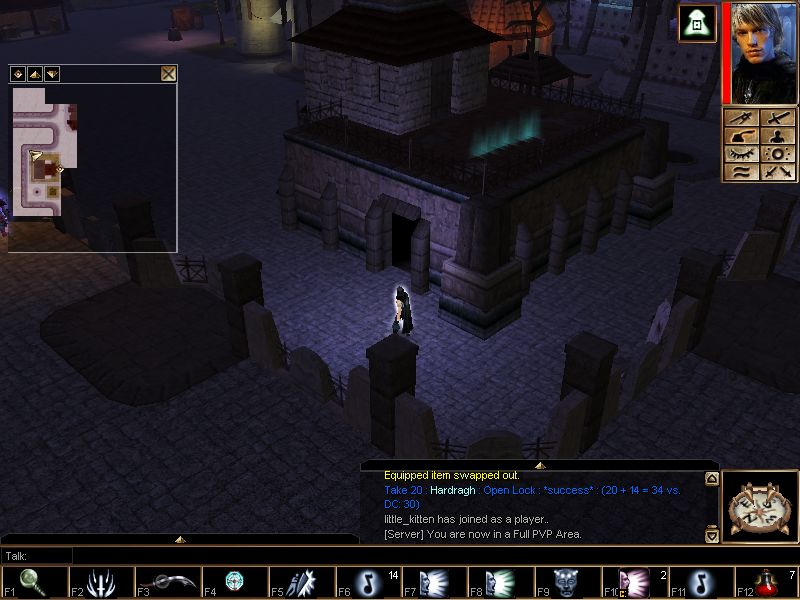Image resolution: width=800 pixels, height=600 pixels.
Task: Click the chat log's down arrow
Action: coord(711,536)
